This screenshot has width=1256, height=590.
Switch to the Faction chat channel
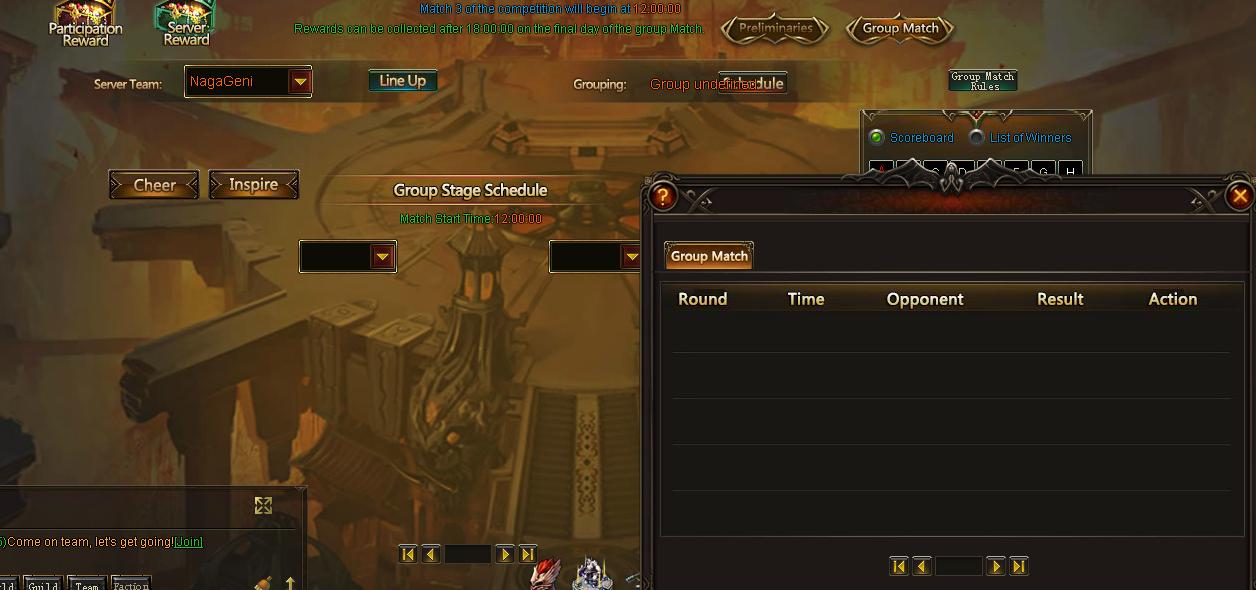[x=131, y=584]
